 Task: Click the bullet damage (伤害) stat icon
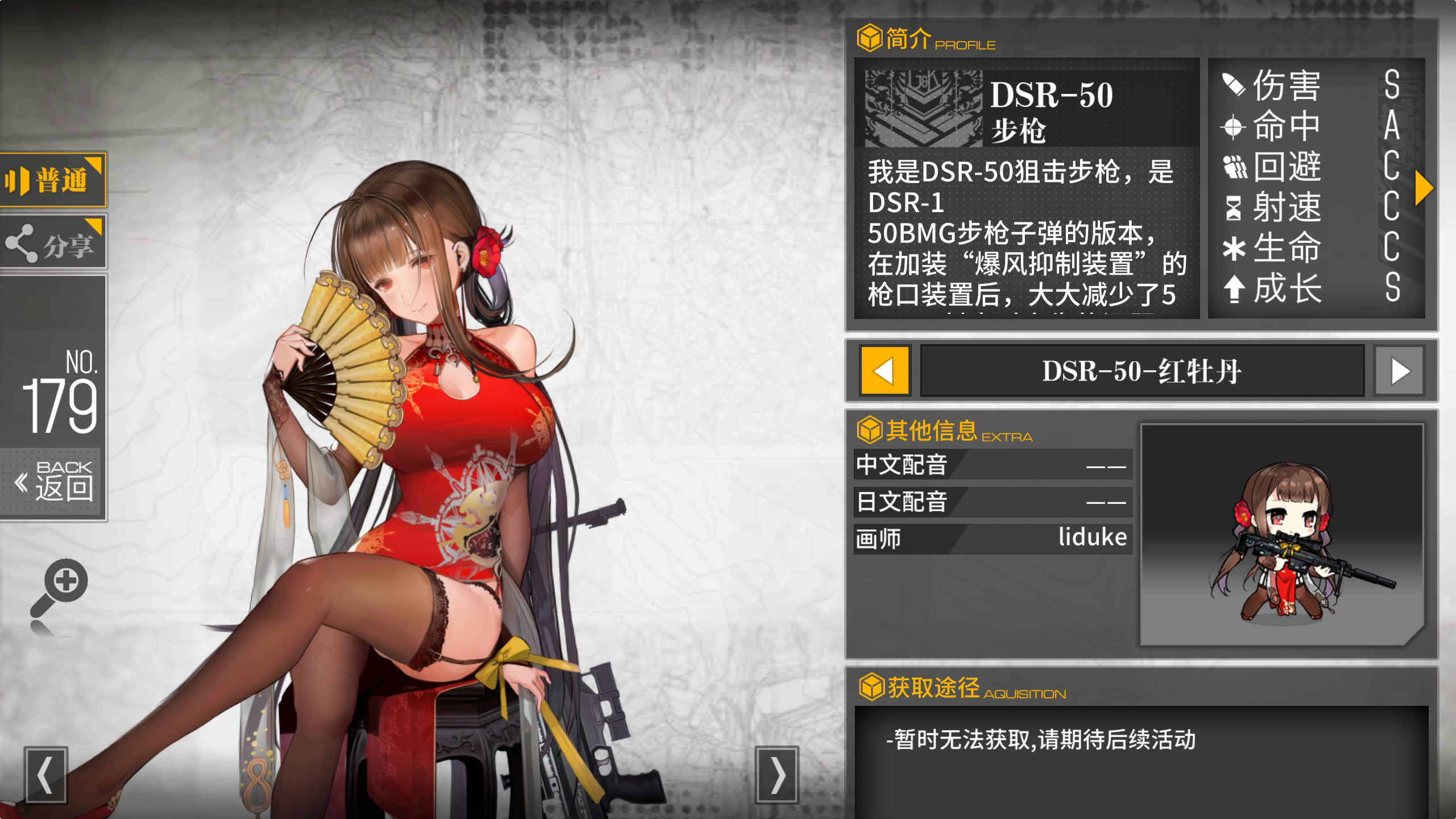[x=1231, y=85]
